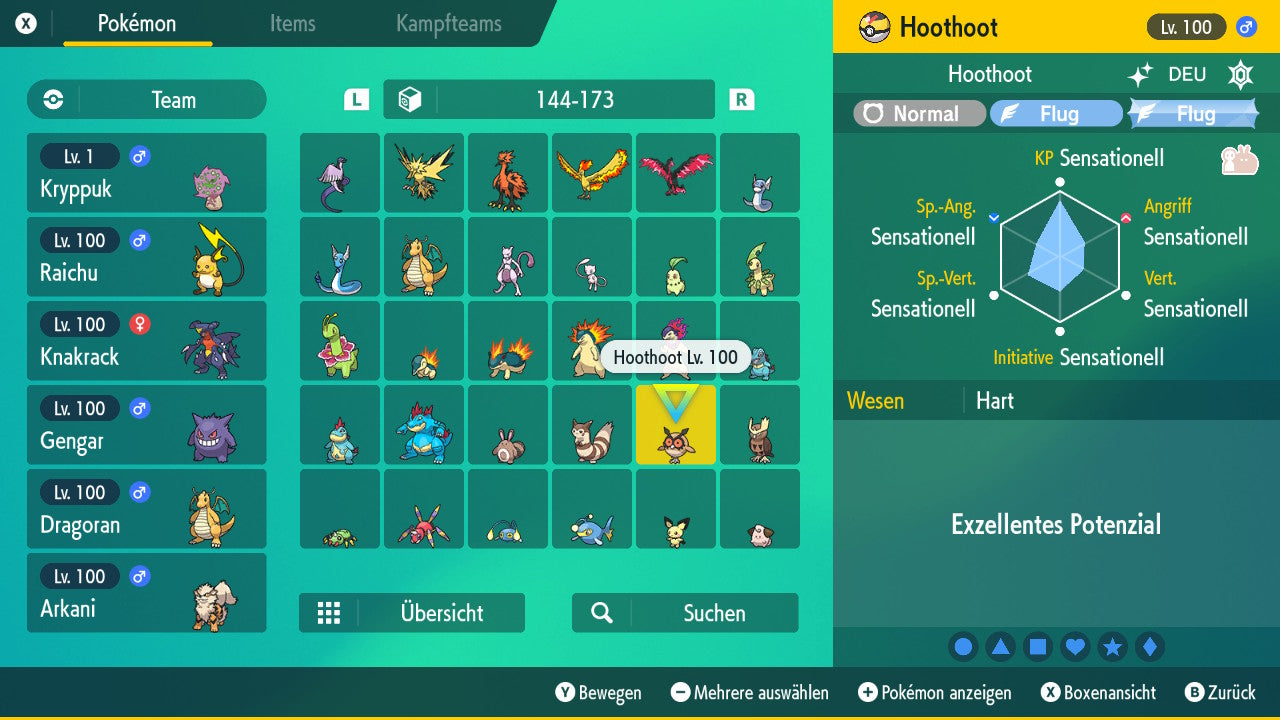This screenshot has width=1280, height=720.
Task: Click the female gender icon on Knakrack
Action: [x=139, y=324]
